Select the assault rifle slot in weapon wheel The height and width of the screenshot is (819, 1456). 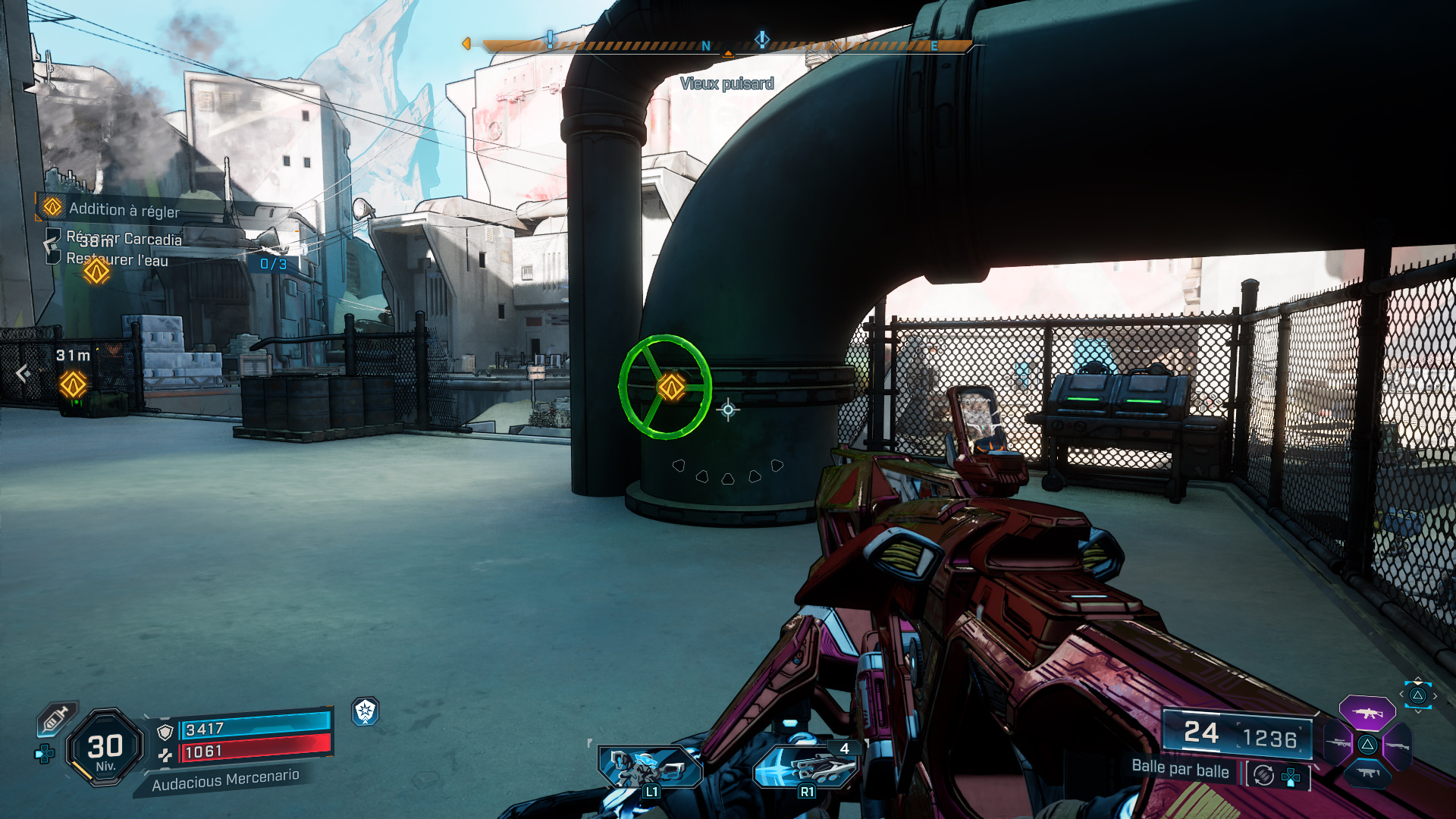1367,714
